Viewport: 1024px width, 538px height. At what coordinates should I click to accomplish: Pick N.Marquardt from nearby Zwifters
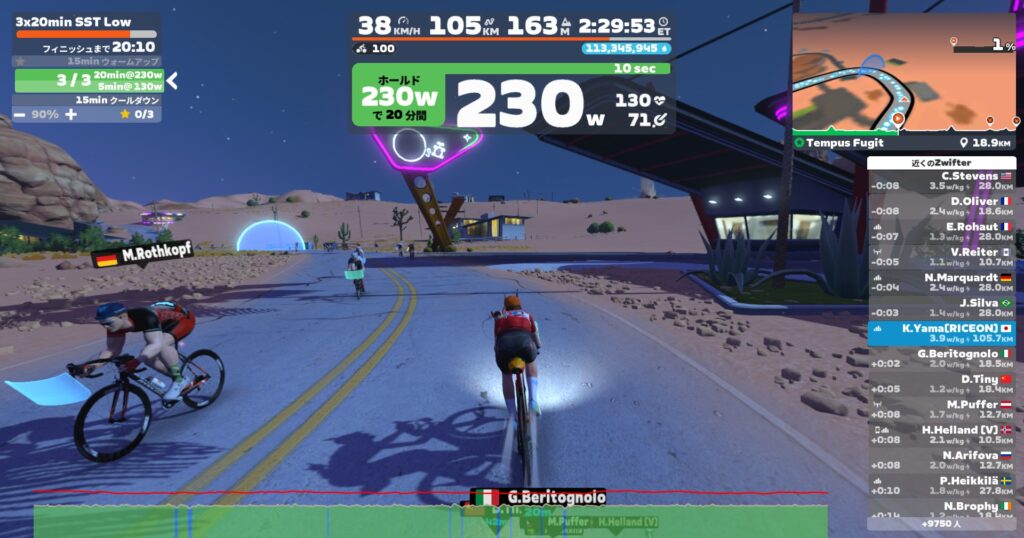(x=941, y=282)
